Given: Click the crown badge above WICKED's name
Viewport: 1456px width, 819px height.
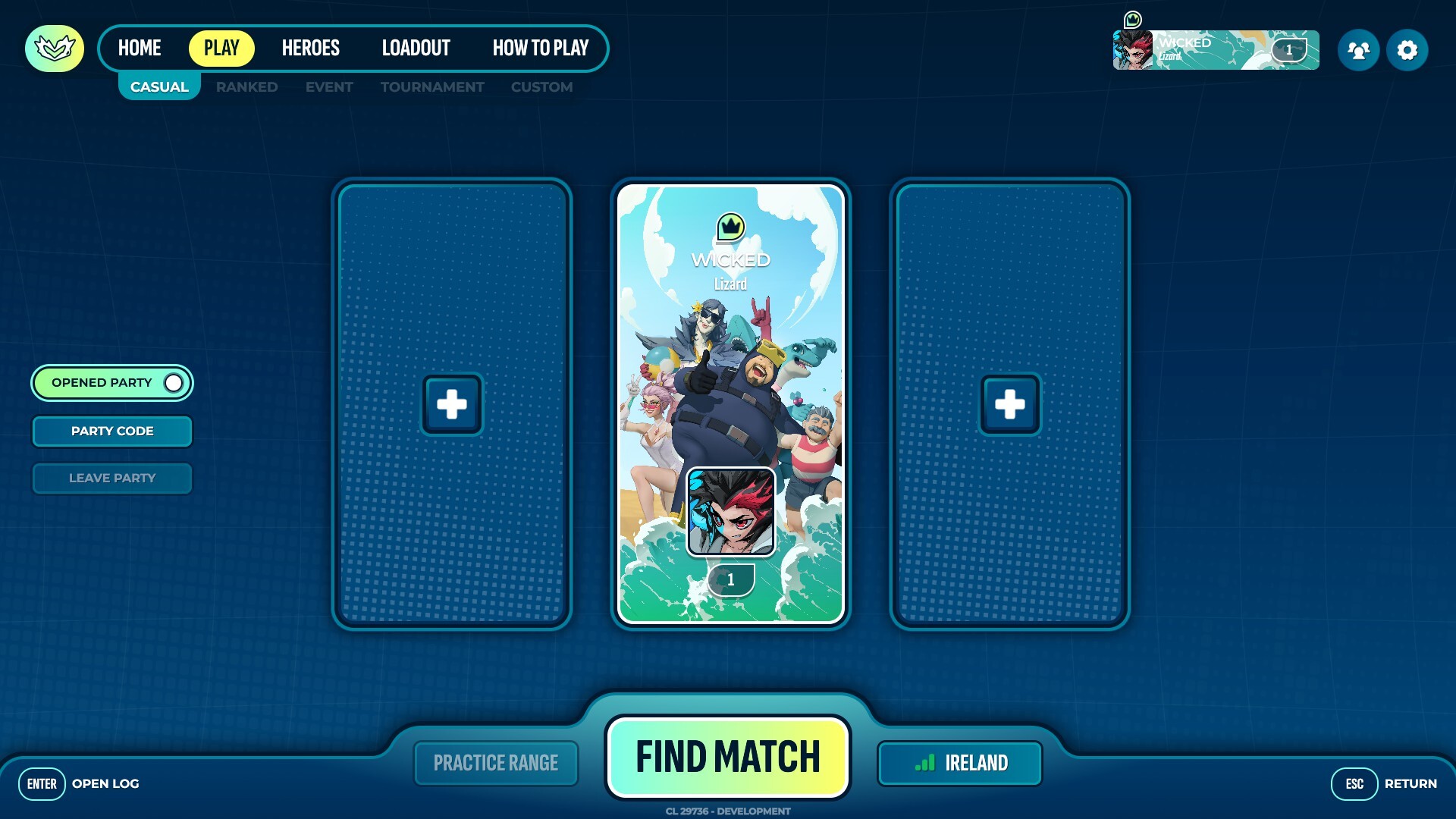Looking at the screenshot, I should 730,225.
